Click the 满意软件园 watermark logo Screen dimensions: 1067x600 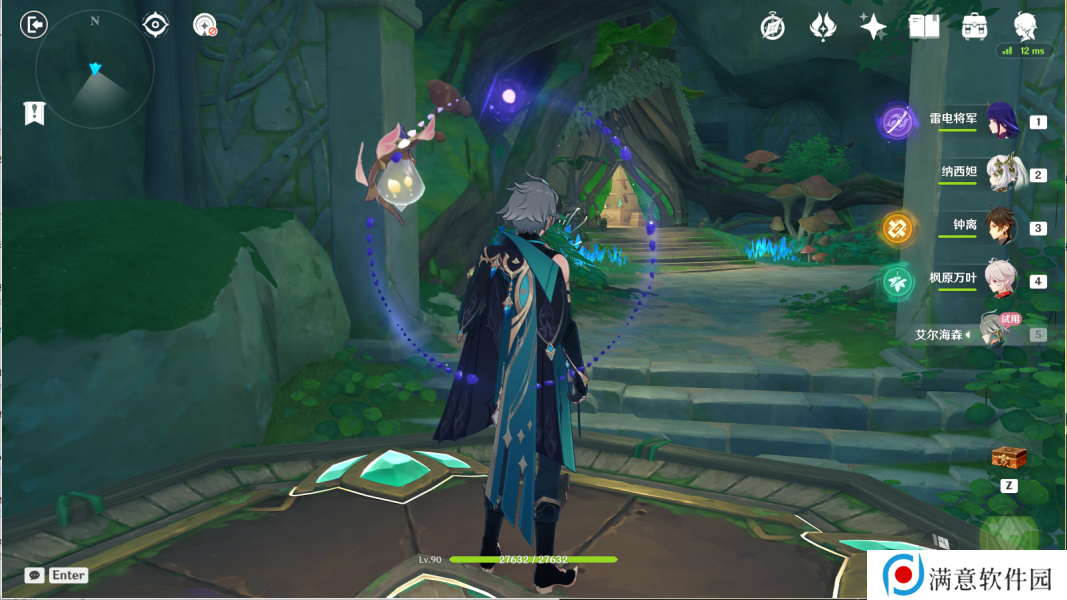[x=966, y=576]
